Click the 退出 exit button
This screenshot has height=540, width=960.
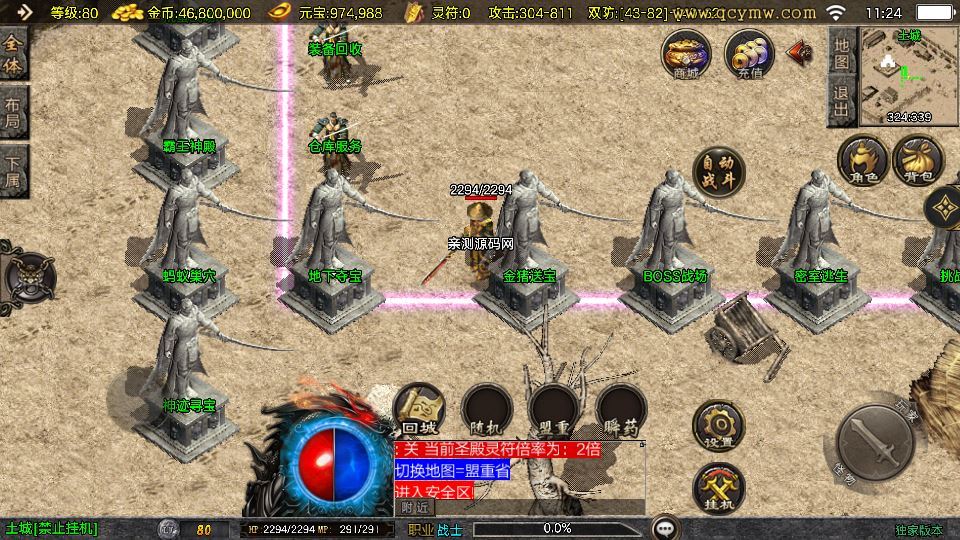click(x=843, y=103)
